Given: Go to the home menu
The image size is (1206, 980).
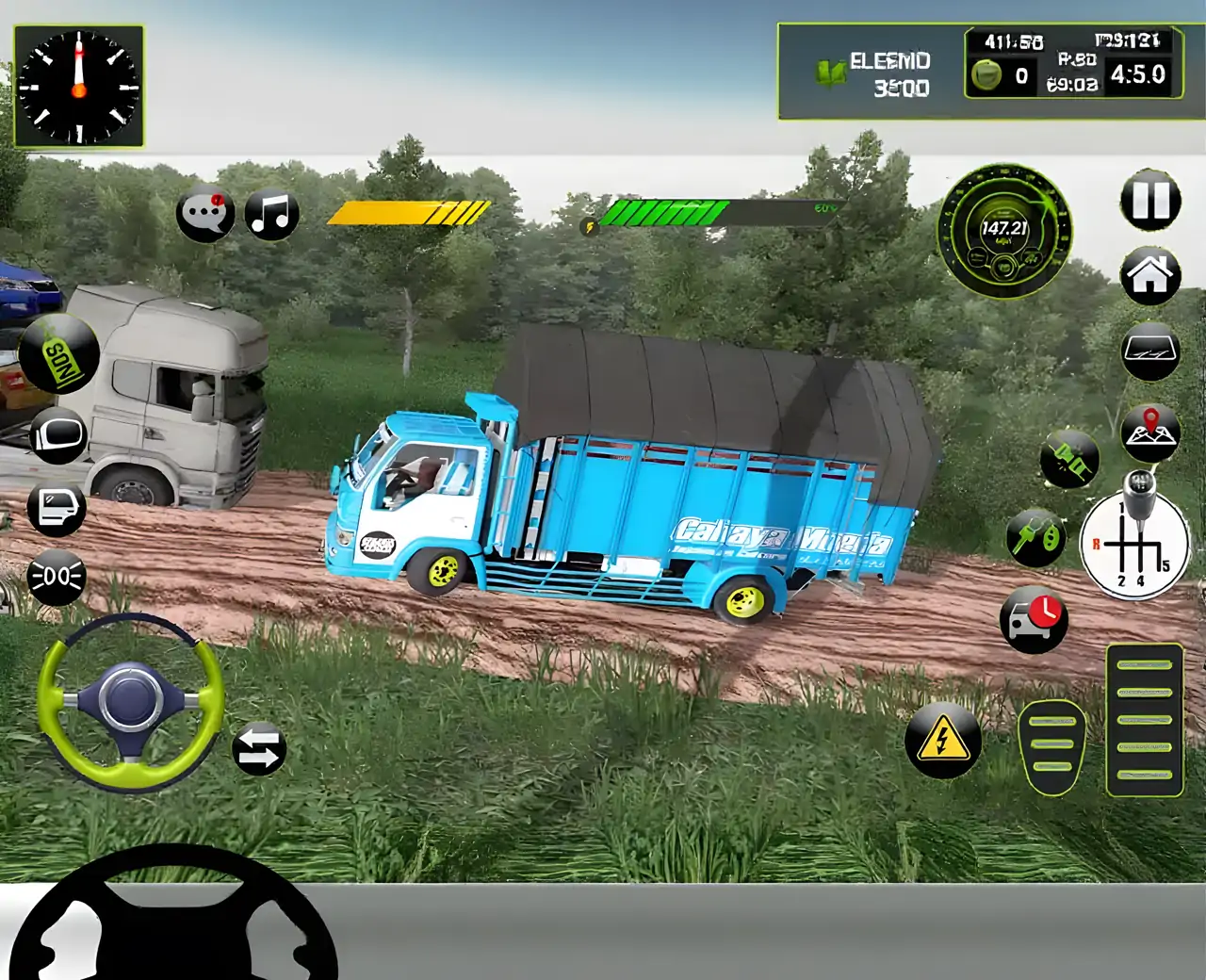Looking at the screenshot, I should coord(1150,275).
